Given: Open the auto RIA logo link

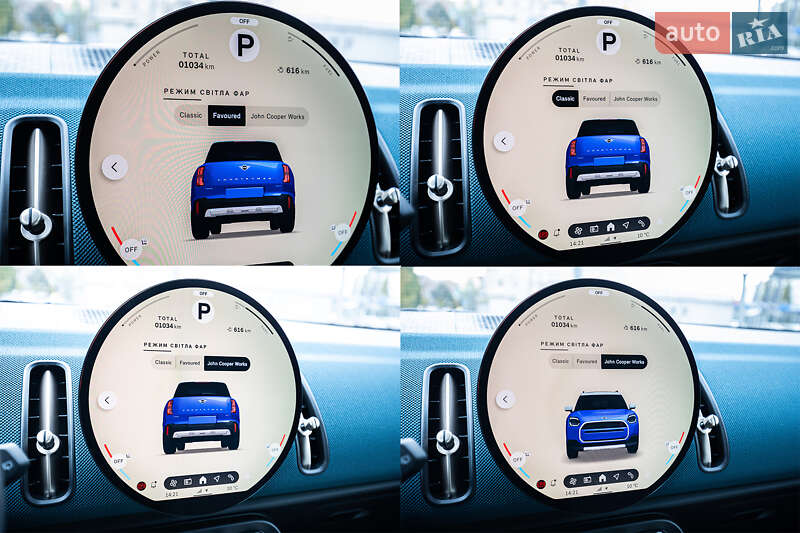Looking at the screenshot, I should 720,33.
